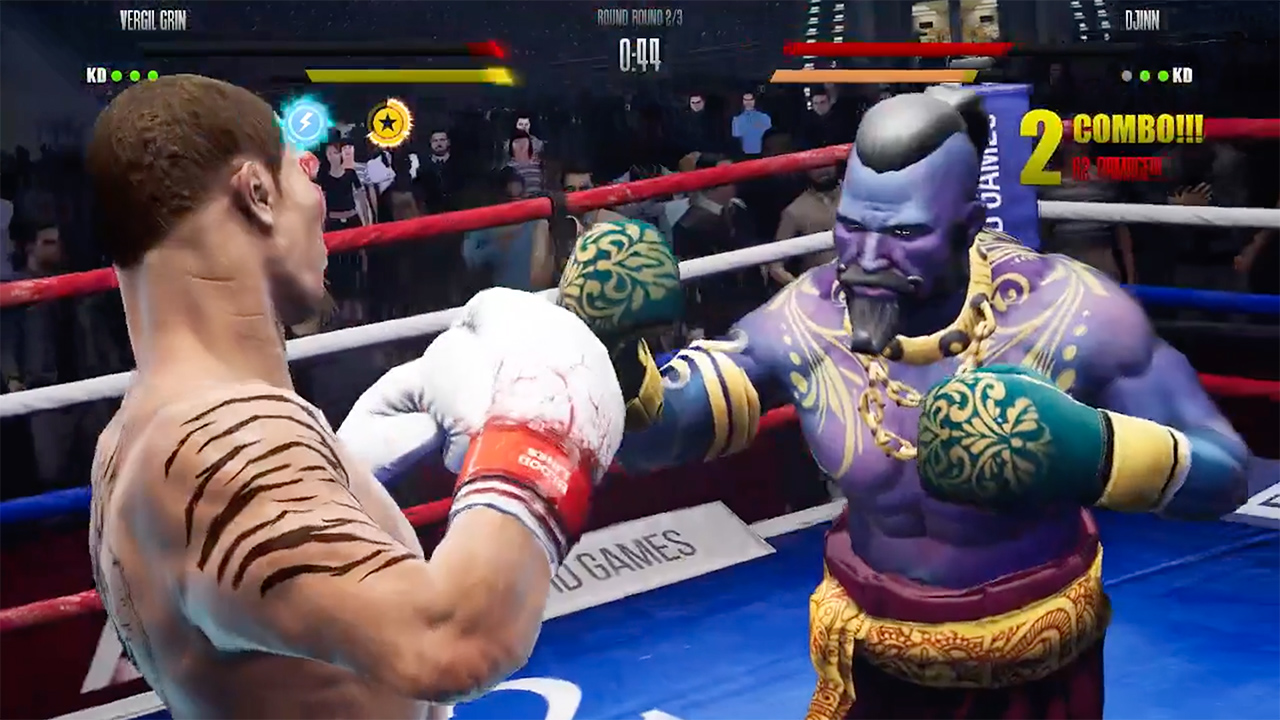Activate the lightning bolt power-up icon
1280x720 pixels.
(307, 122)
